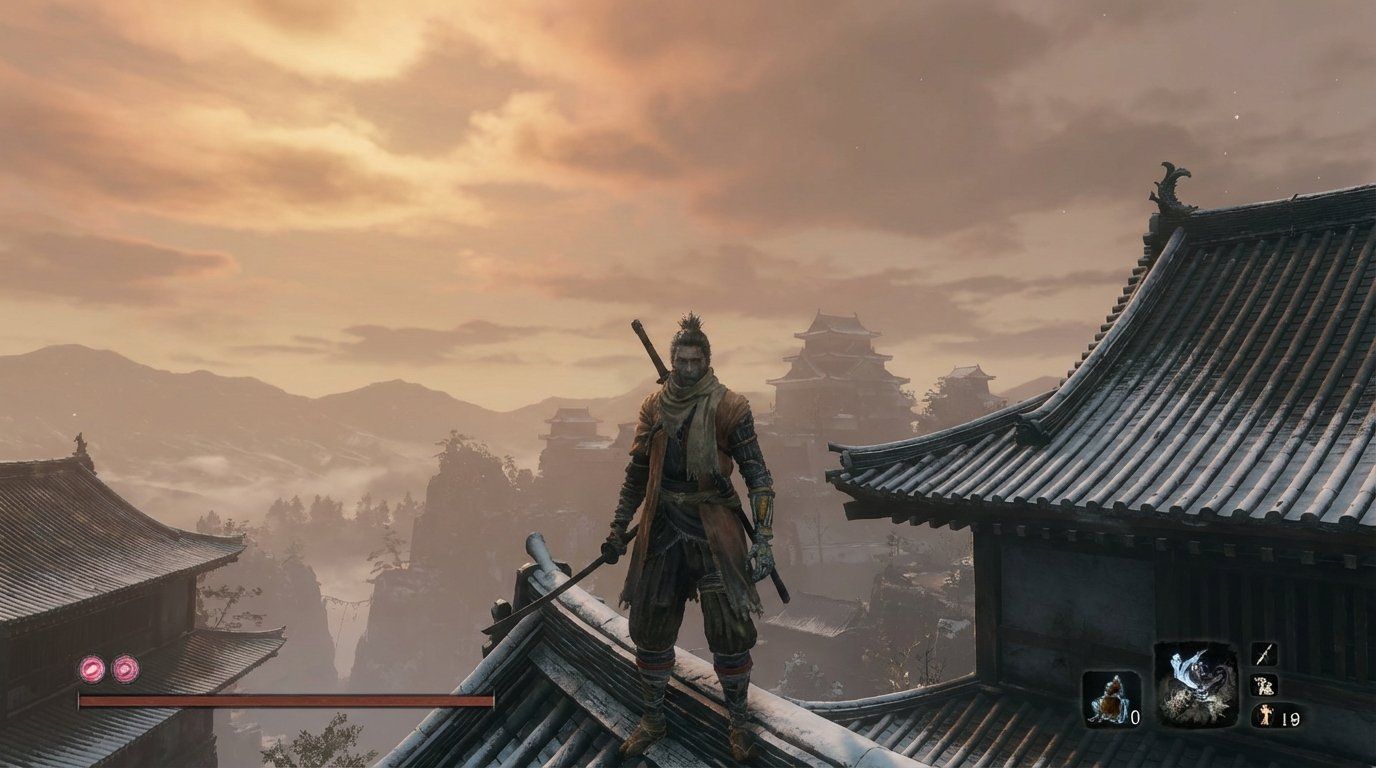The image size is (1376, 768).
Task: Toggle the large prosthetic ability thumbnail
Action: click(1195, 685)
